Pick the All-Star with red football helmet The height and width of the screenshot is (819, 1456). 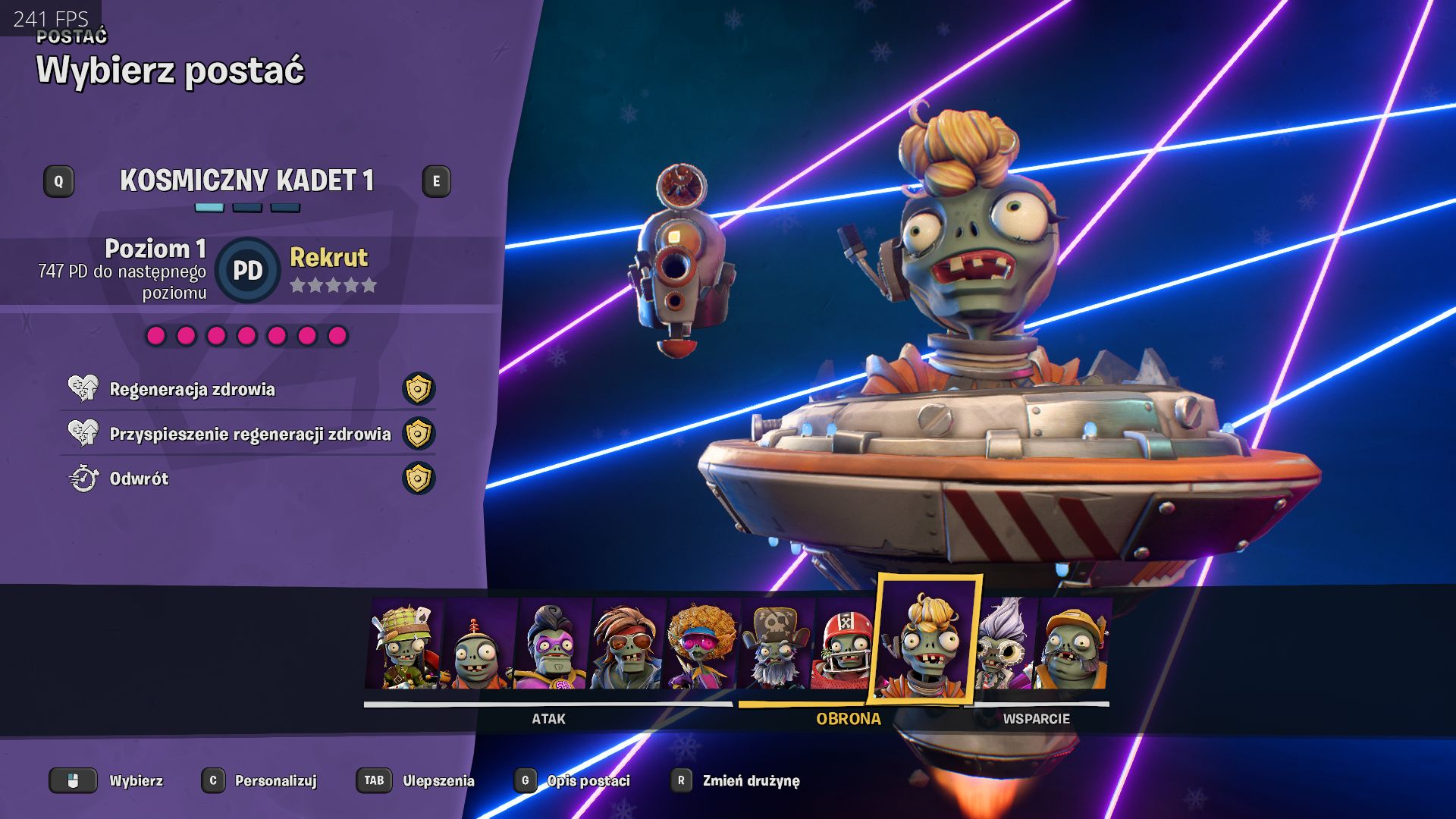coord(843,645)
